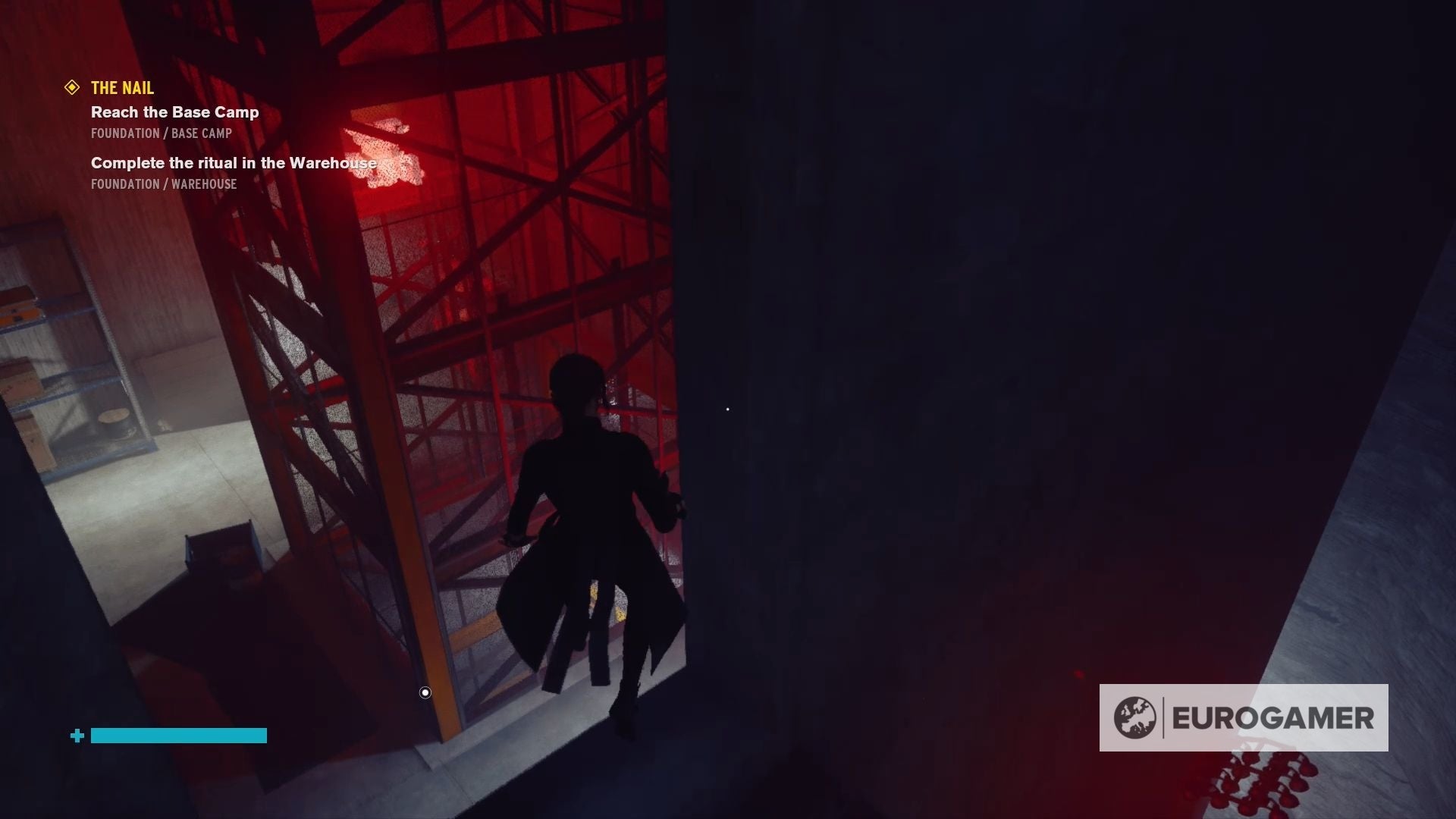Click the yellow diamond mission marker icon
The image size is (1456, 819).
(x=72, y=87)
